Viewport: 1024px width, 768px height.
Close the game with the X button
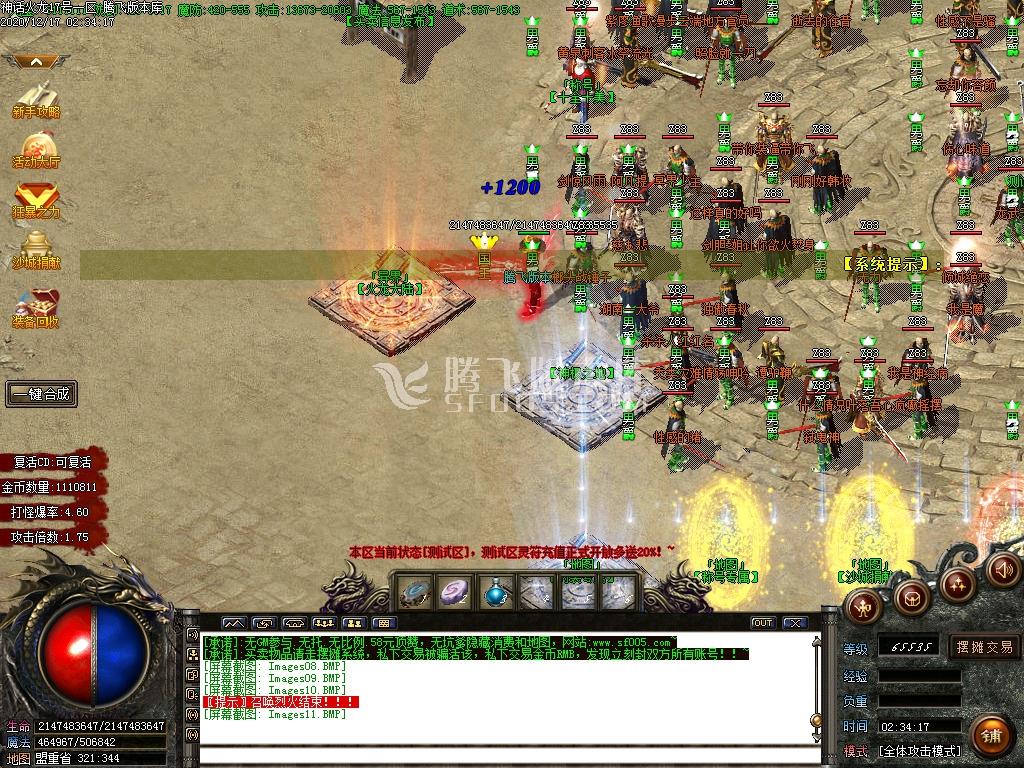tap(794, 623)
